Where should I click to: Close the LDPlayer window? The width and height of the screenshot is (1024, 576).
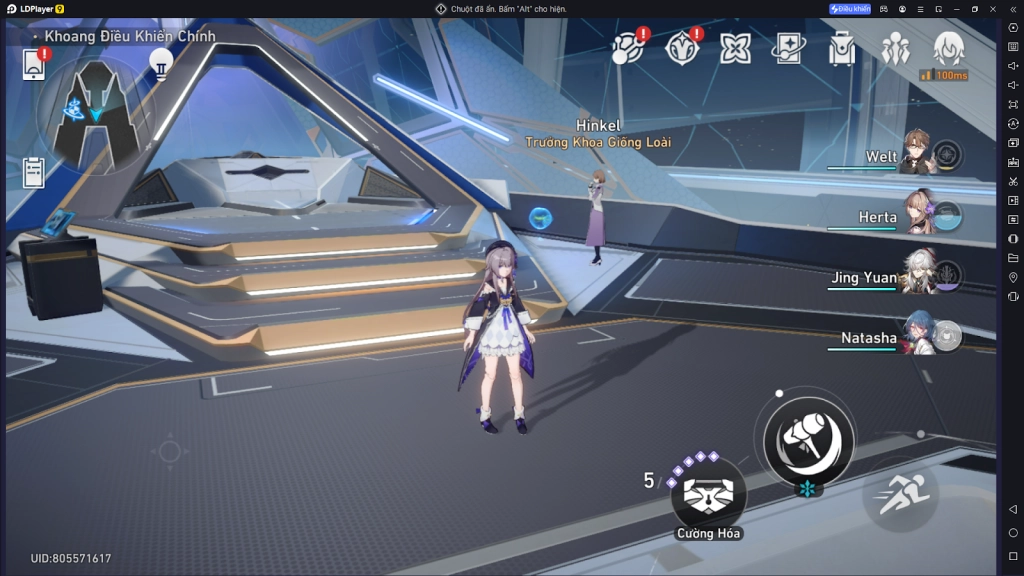click(994, 9)
